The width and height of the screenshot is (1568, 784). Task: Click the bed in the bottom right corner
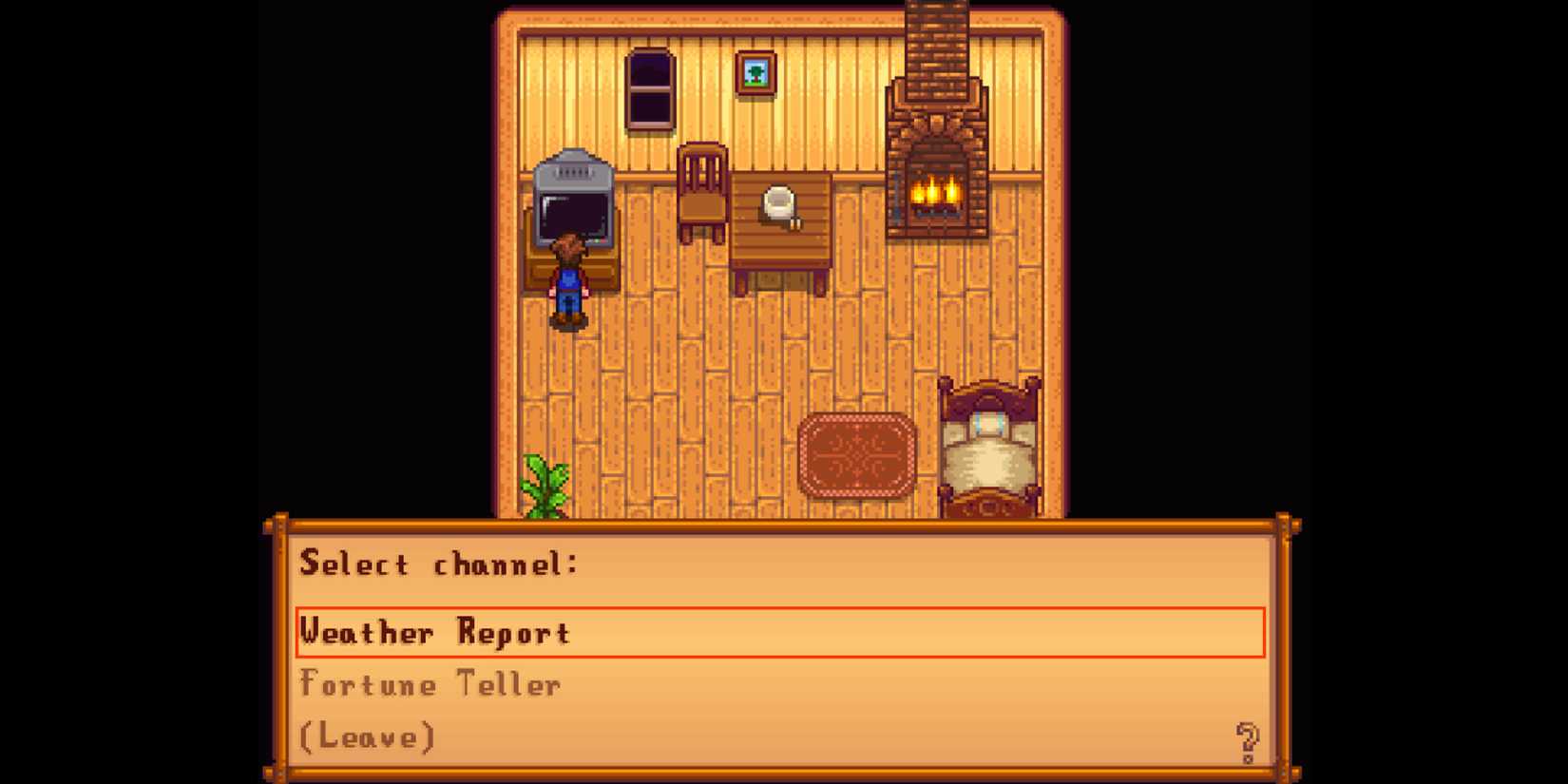pos(988,447)
